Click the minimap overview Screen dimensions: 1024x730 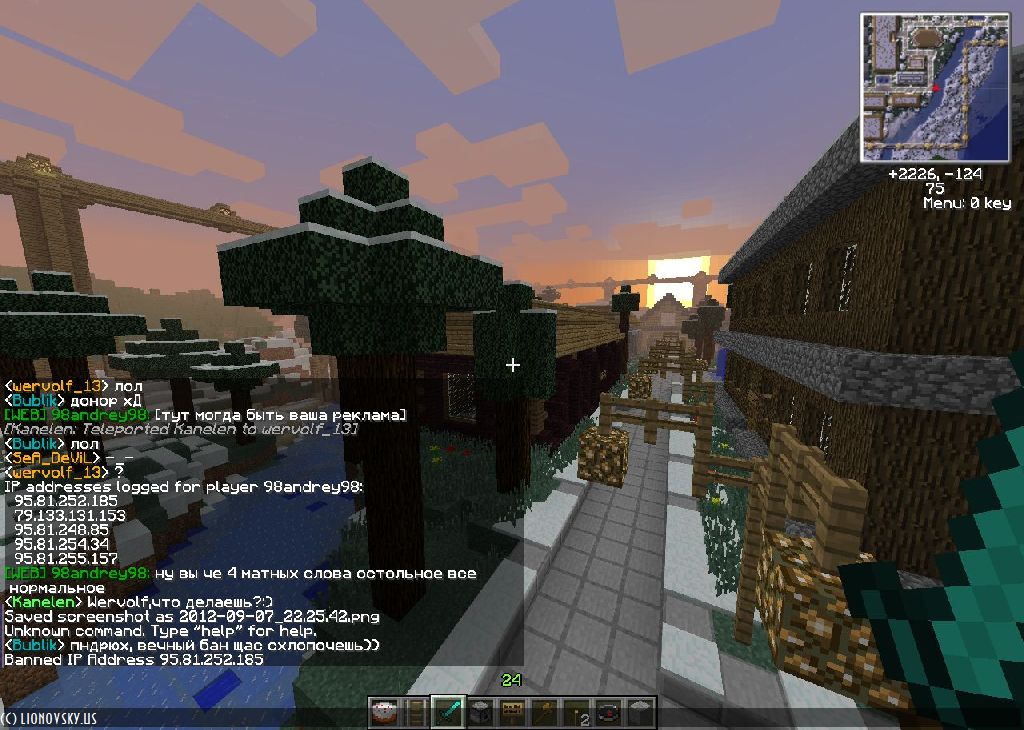coord(936,87)
